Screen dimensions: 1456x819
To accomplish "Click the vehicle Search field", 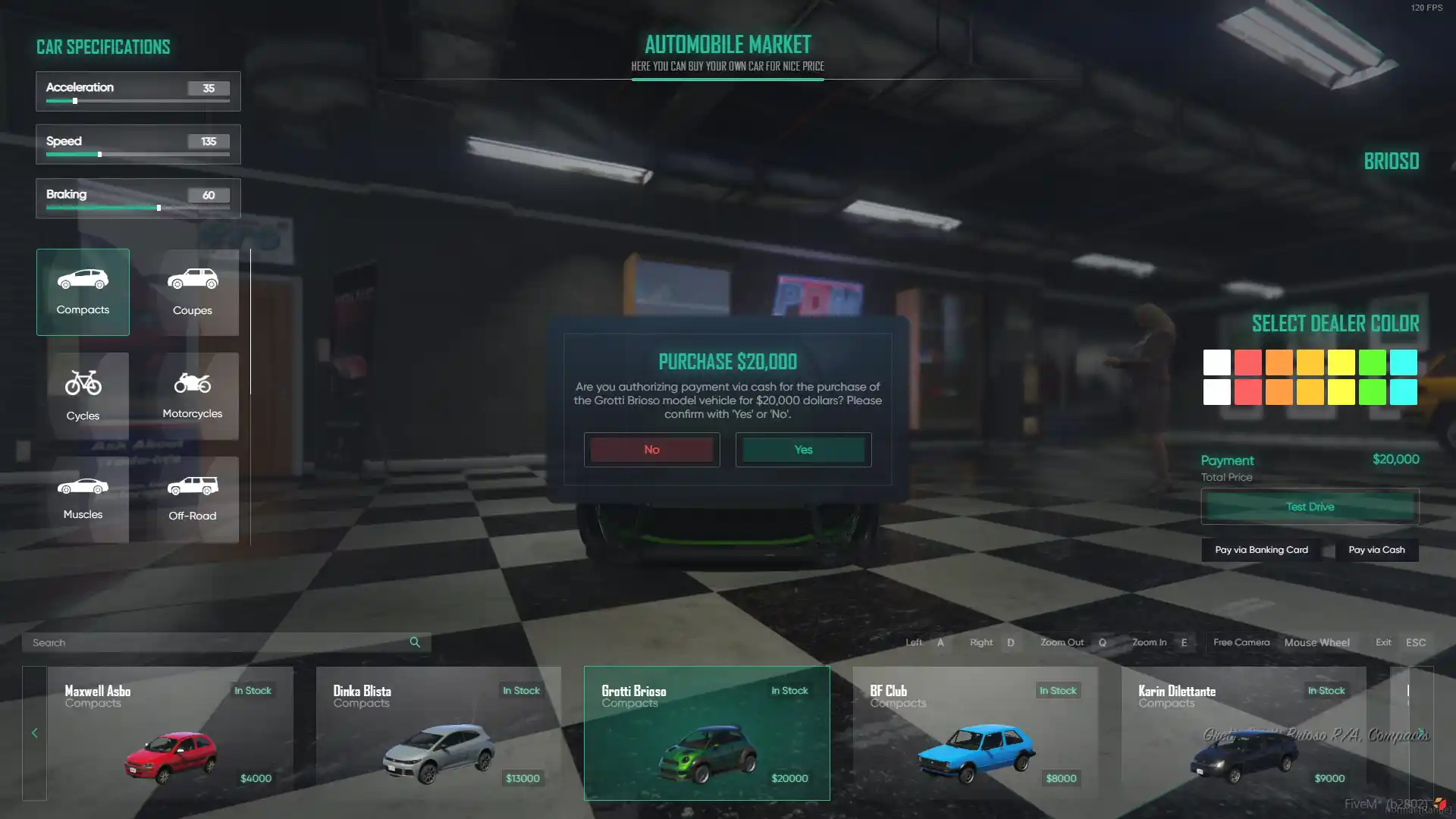I will click(x=216, y=642).
